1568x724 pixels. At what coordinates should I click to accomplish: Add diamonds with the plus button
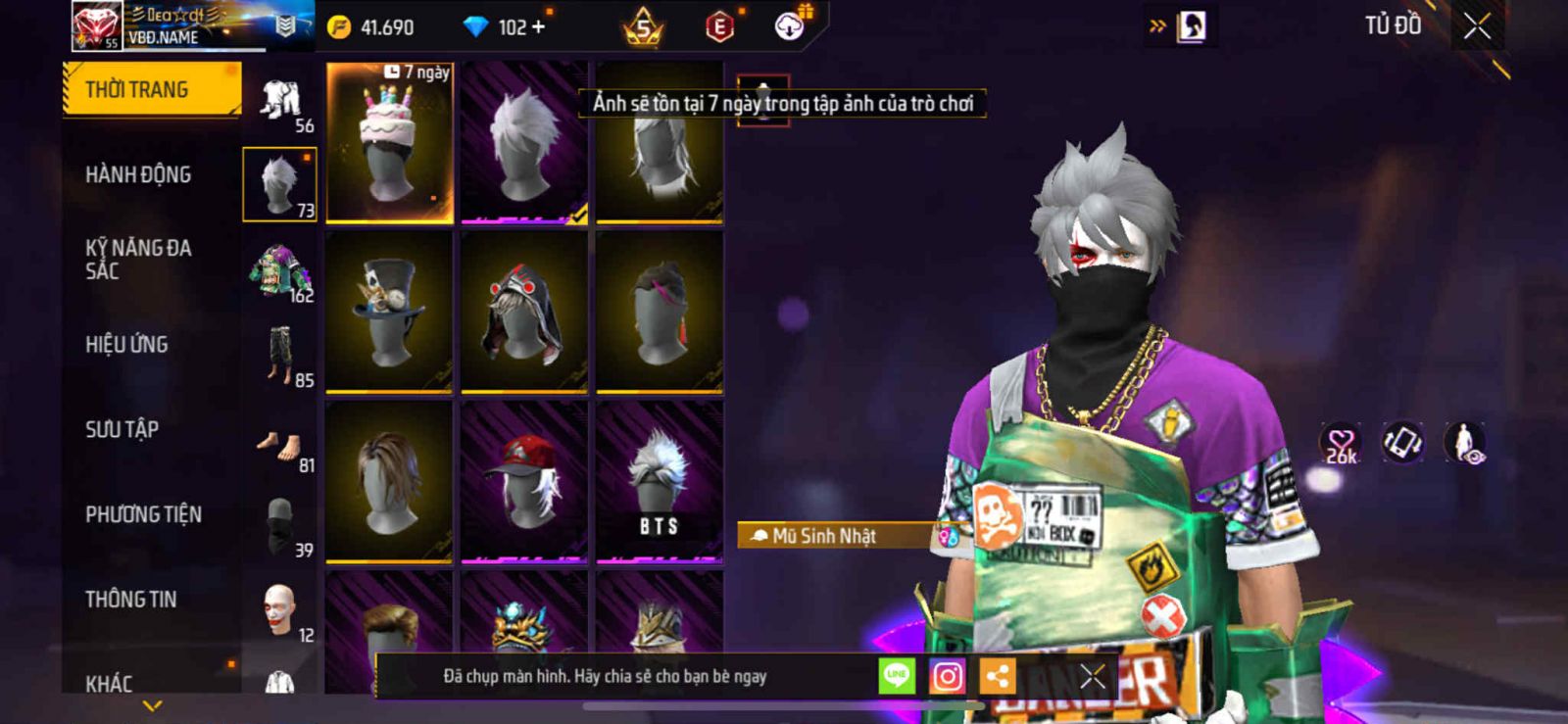(x=538, y=27)
